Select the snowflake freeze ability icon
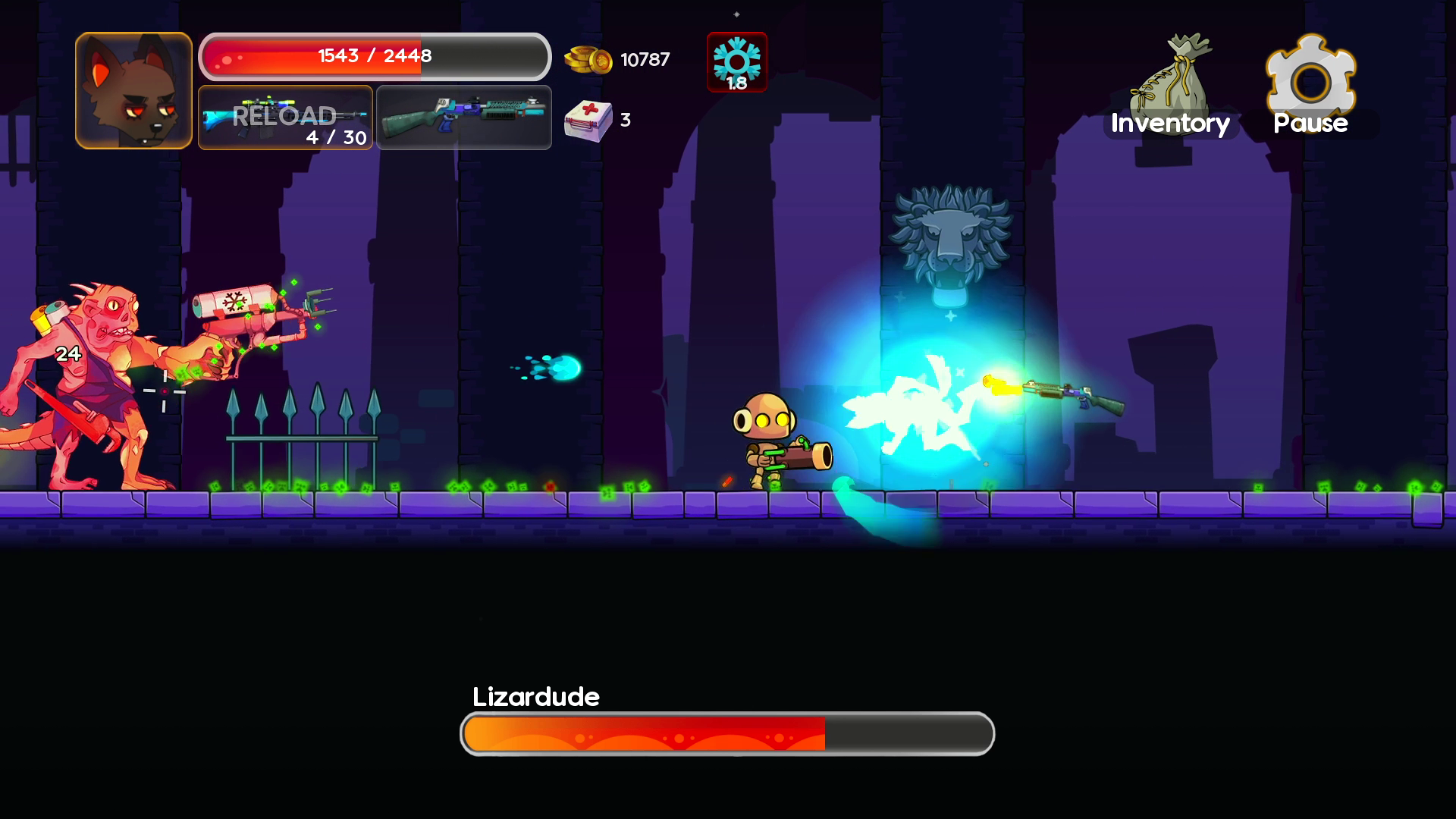The width and height of the screenshot is (1456, 819). (736, 61)
